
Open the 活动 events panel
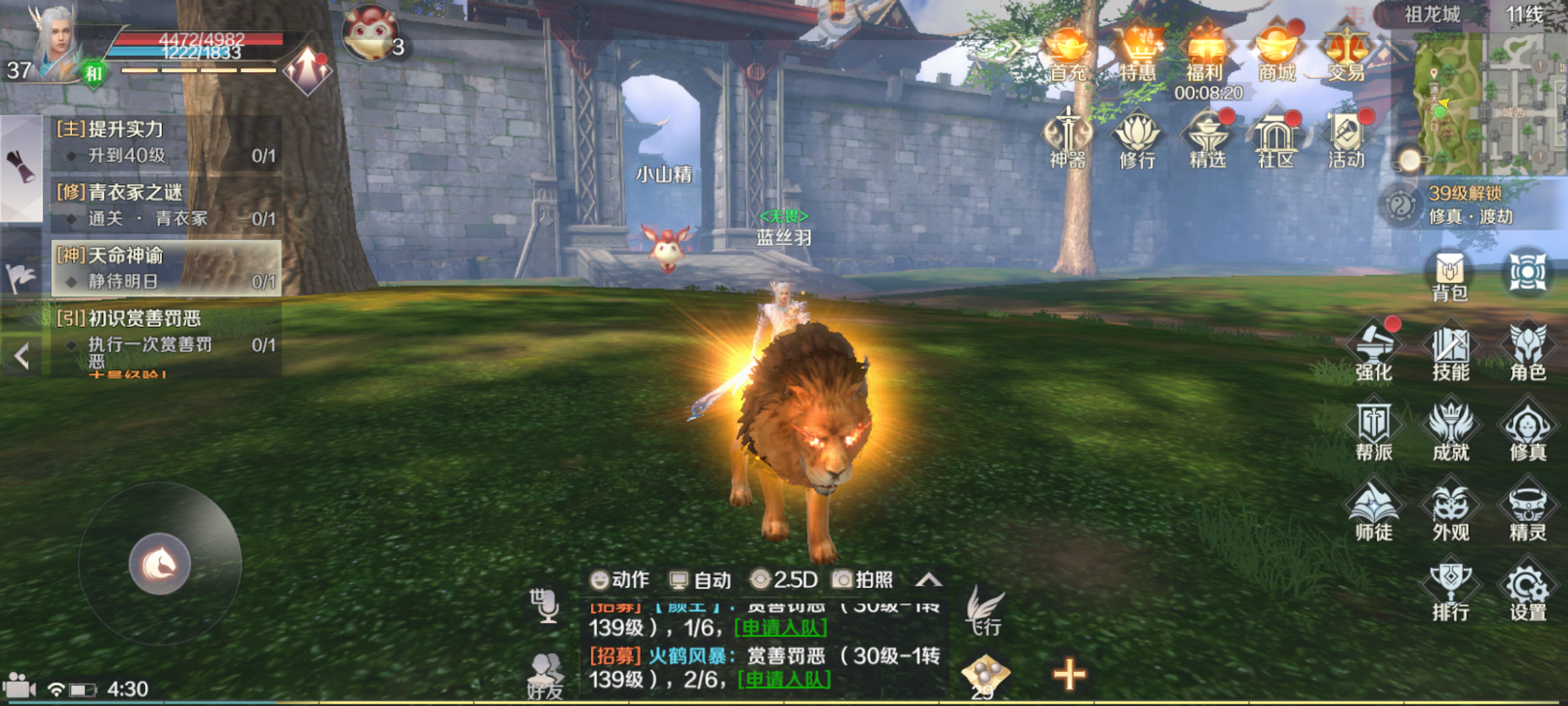pyautogui.click(x=1347, y=139)
